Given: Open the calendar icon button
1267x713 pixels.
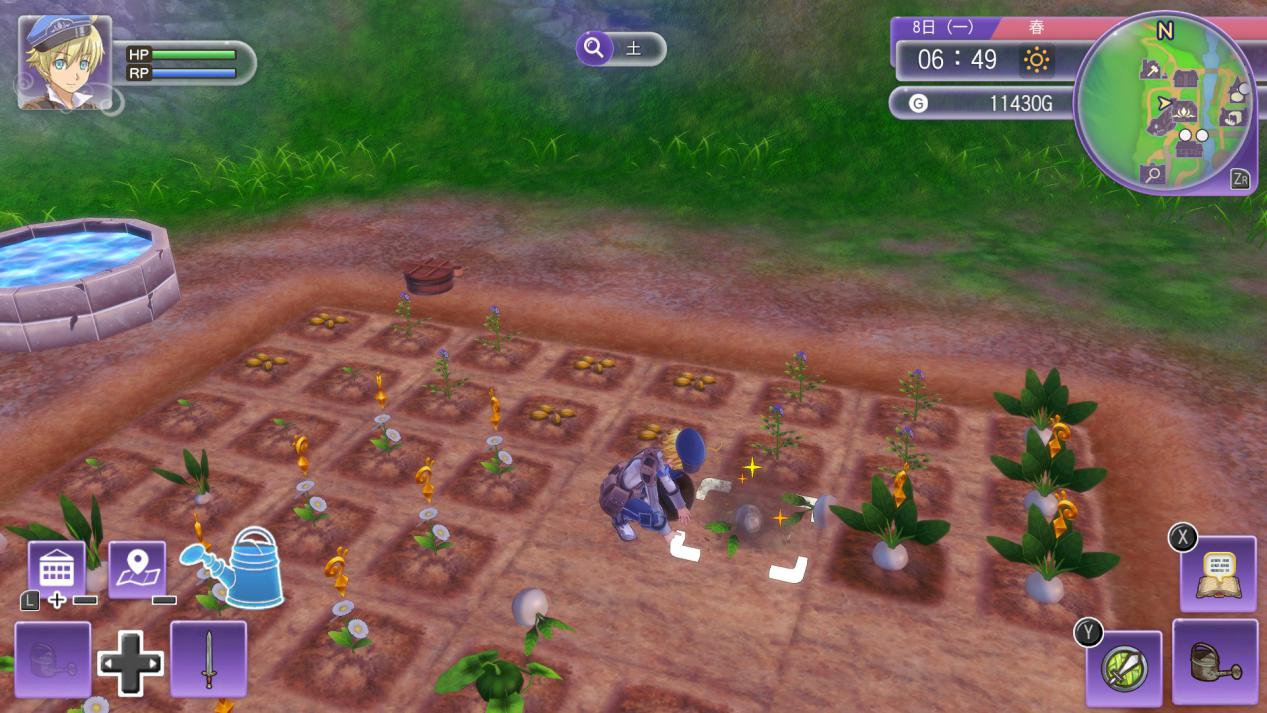Looking at the screenshot, I should click(56, 568).
